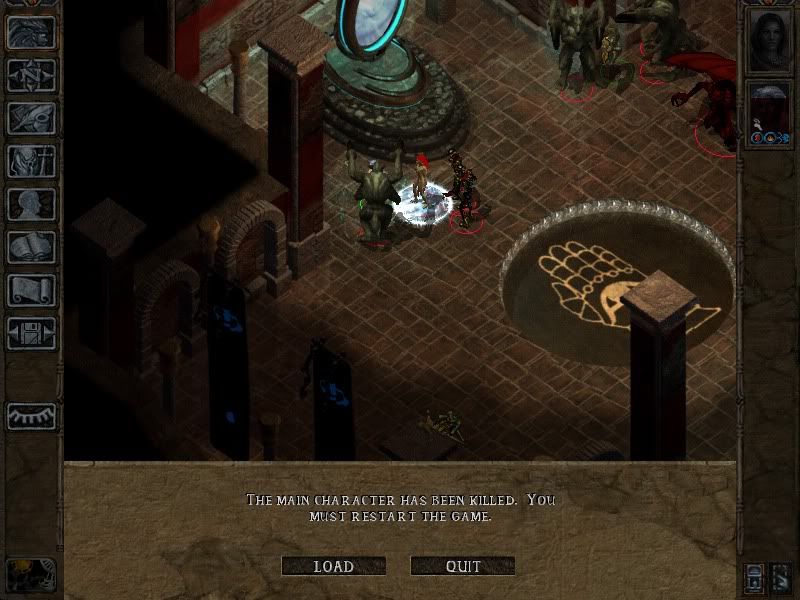
Task: Open the area map compass button
Action: pos(31,74)
